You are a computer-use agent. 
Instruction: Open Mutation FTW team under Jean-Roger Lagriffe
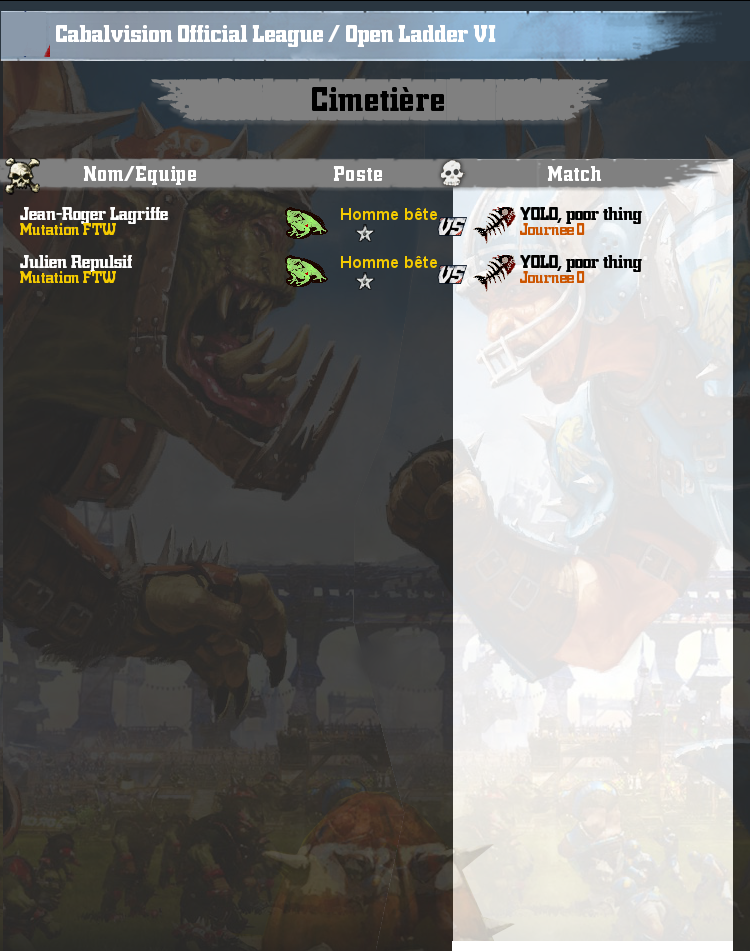click(x=68, y=230)
